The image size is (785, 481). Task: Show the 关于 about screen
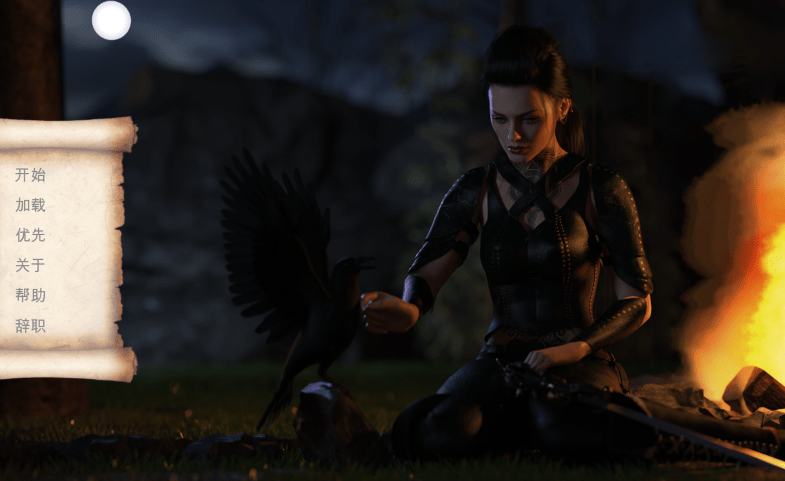point(30,265)
